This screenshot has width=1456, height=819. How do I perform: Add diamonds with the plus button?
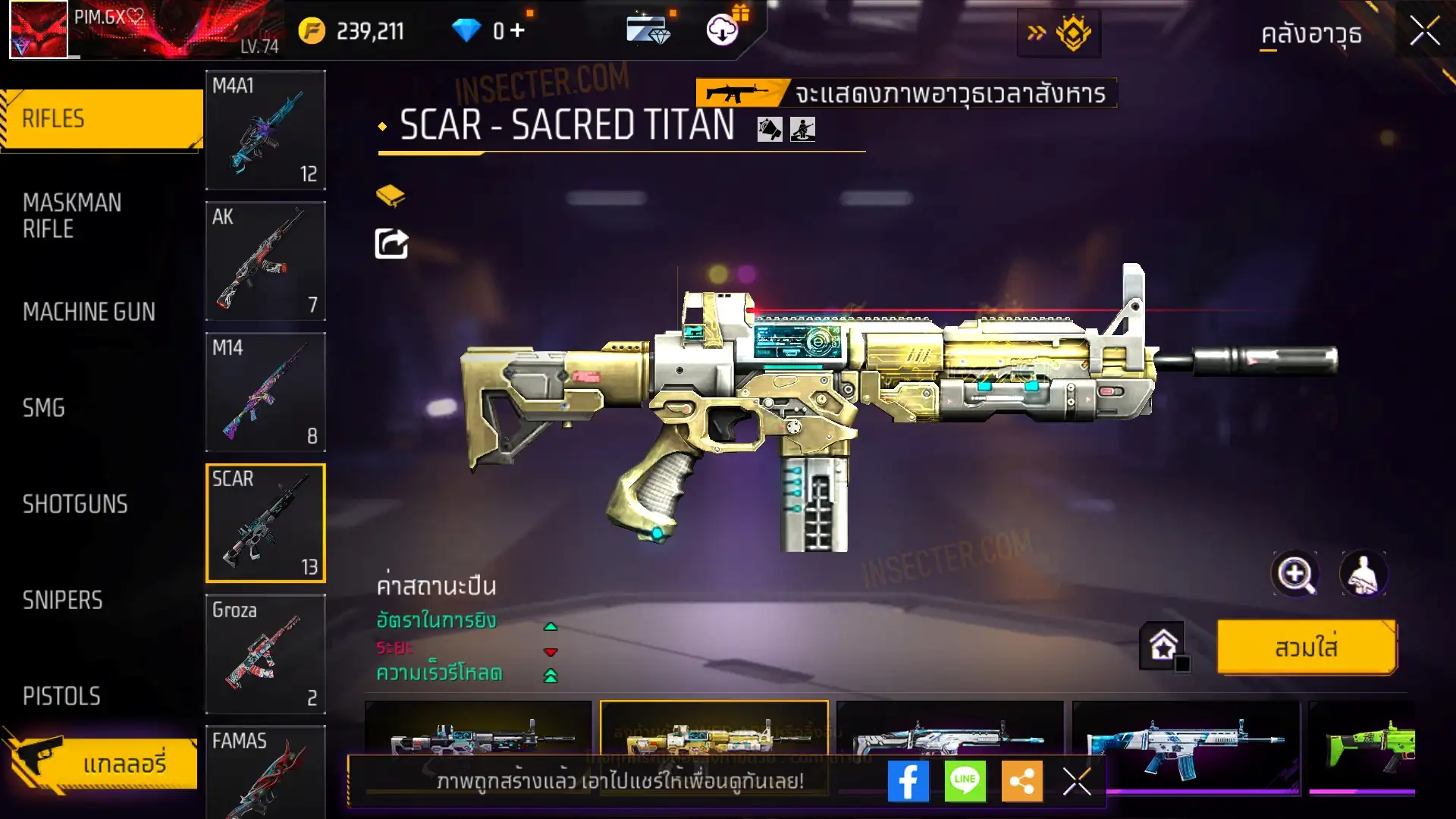[517, 30]
